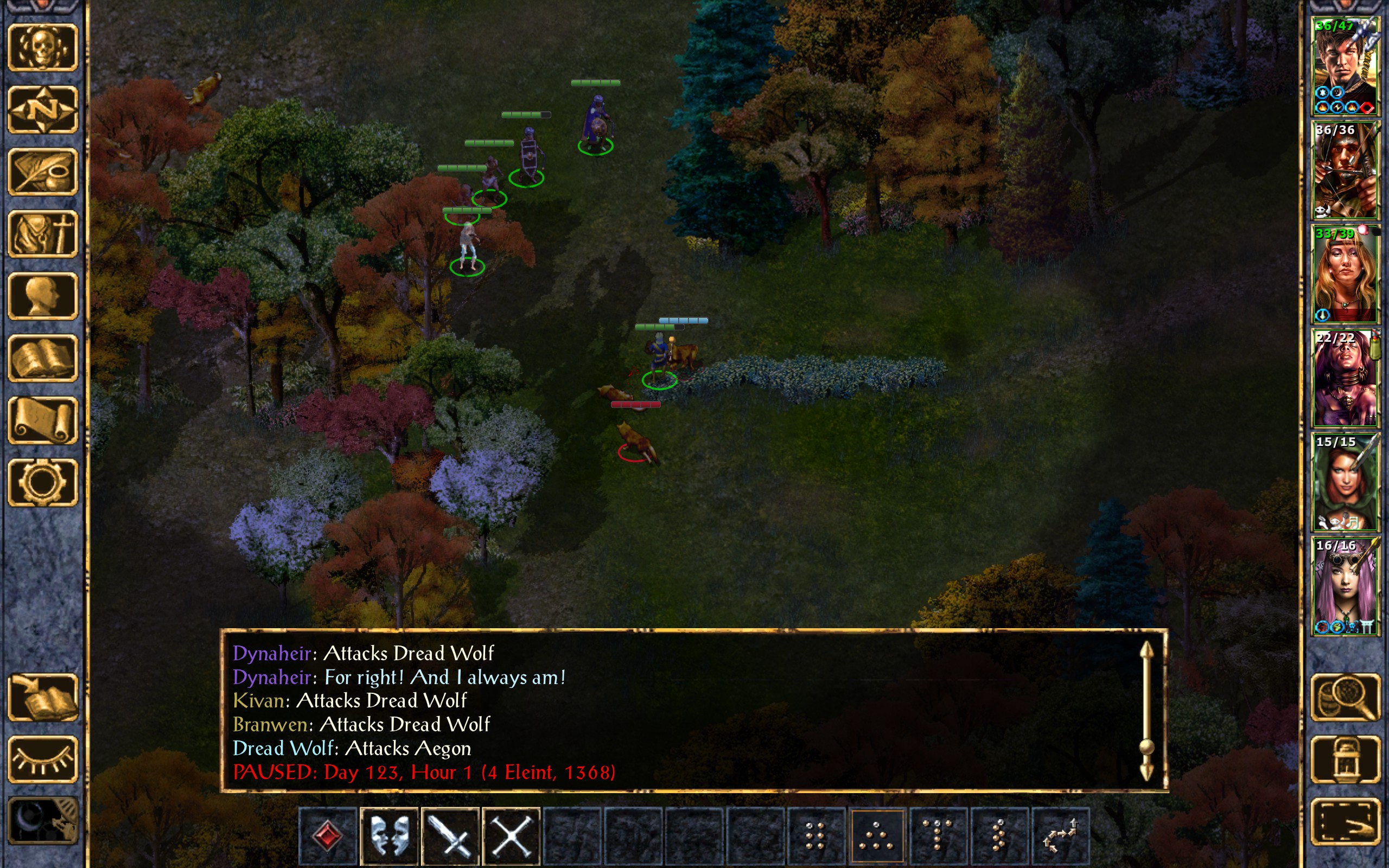Click the white X stop action

point(512,835)
